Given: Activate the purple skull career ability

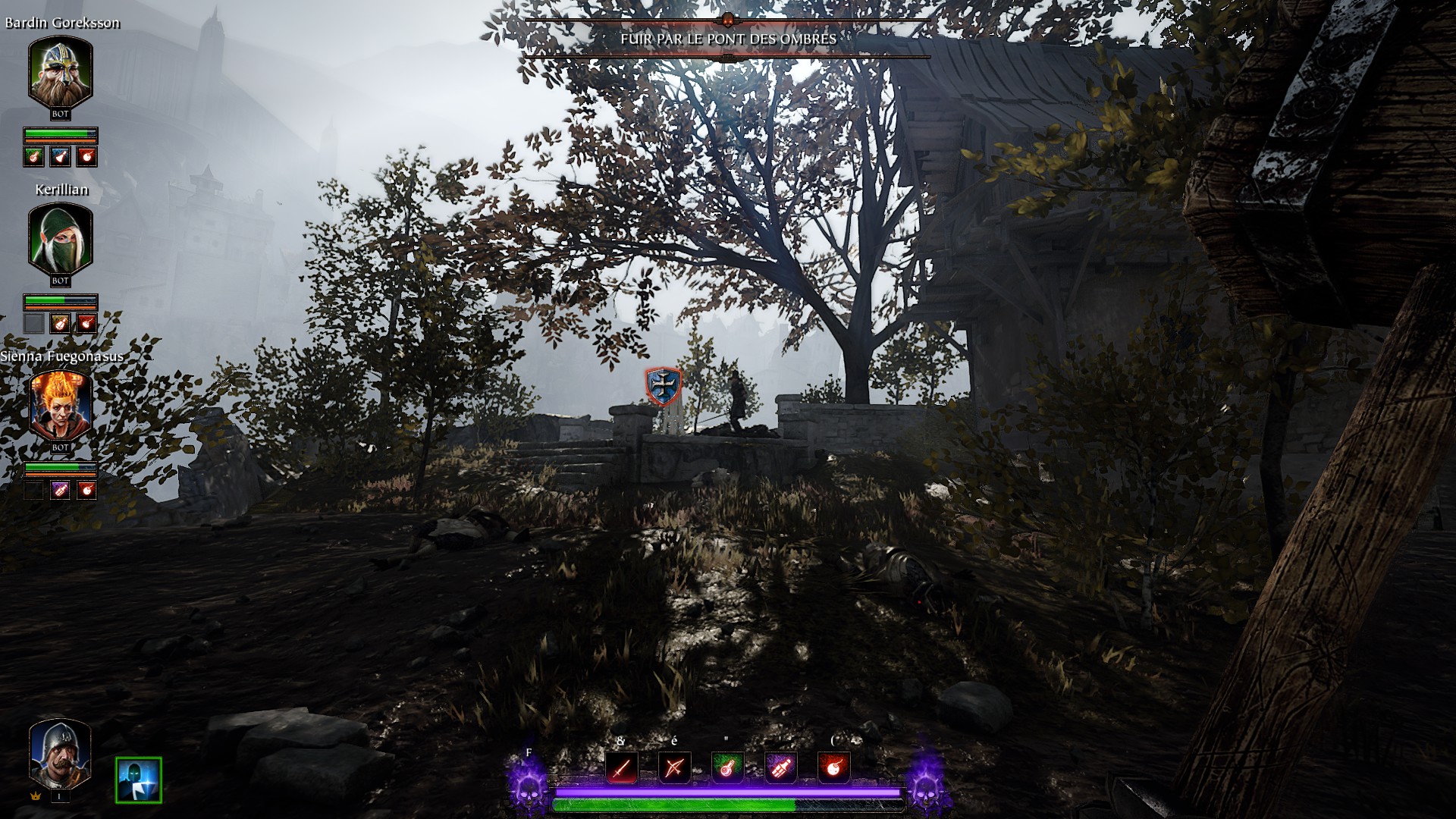Looking at the screenshot, I should 528,786.
